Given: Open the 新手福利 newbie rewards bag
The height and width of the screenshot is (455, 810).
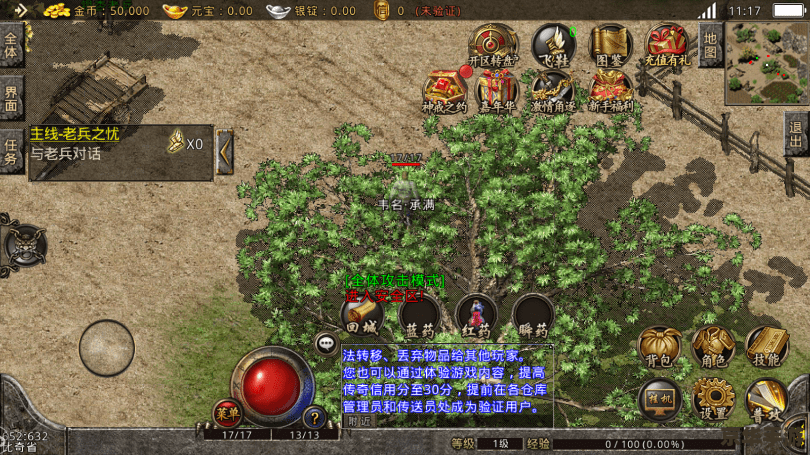Looking at the screenshot, I should pos(608,92).
